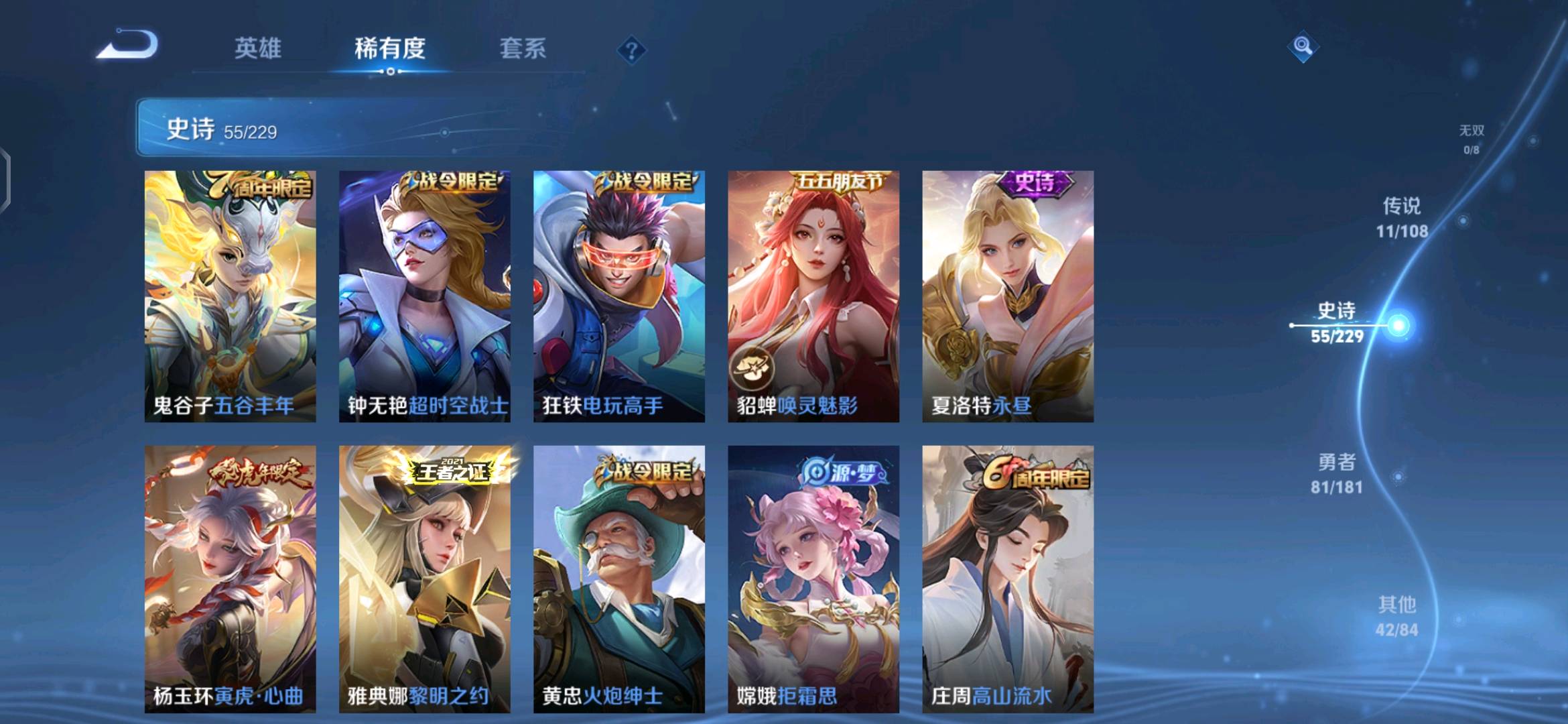Open the 套系 tab
The width and height of the screenshot is (1568, 724).
tap(523, 48)
